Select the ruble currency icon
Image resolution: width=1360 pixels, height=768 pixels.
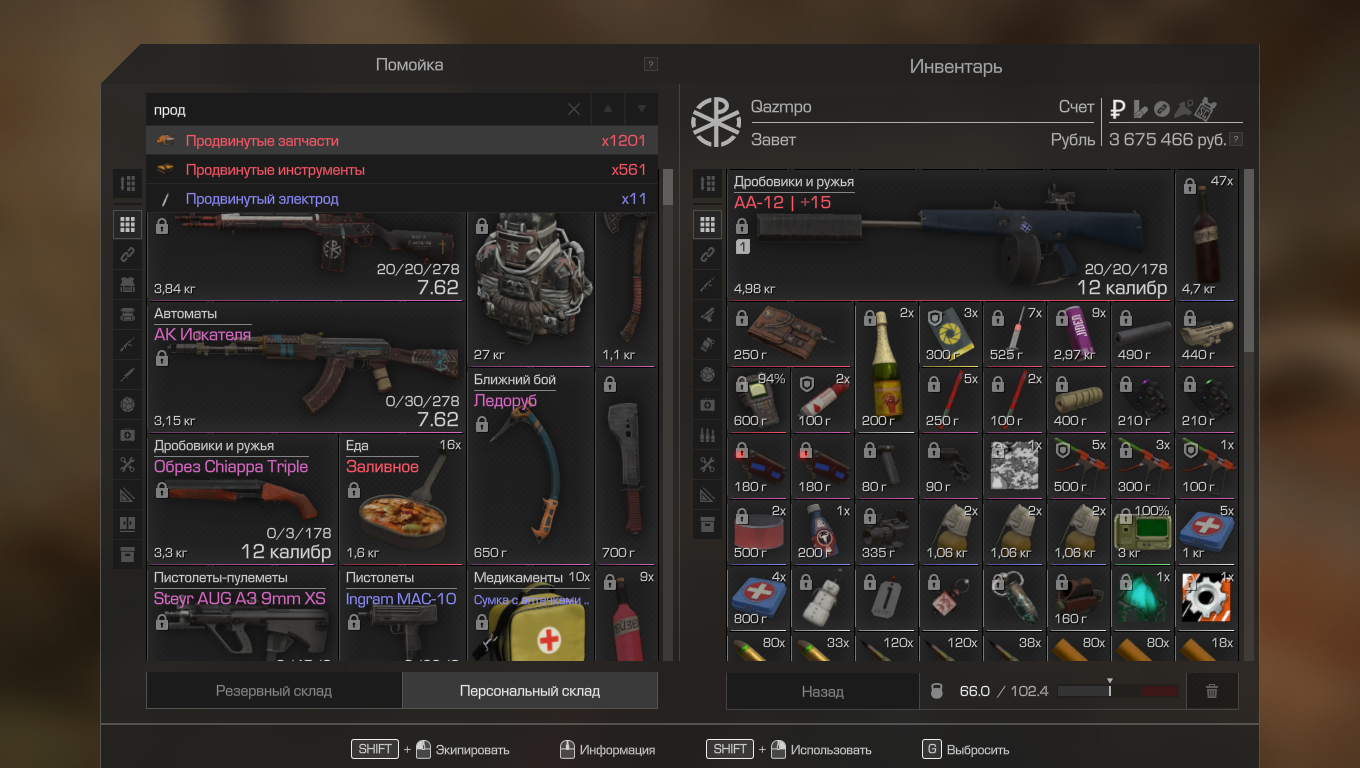[x=1118, y=108]
